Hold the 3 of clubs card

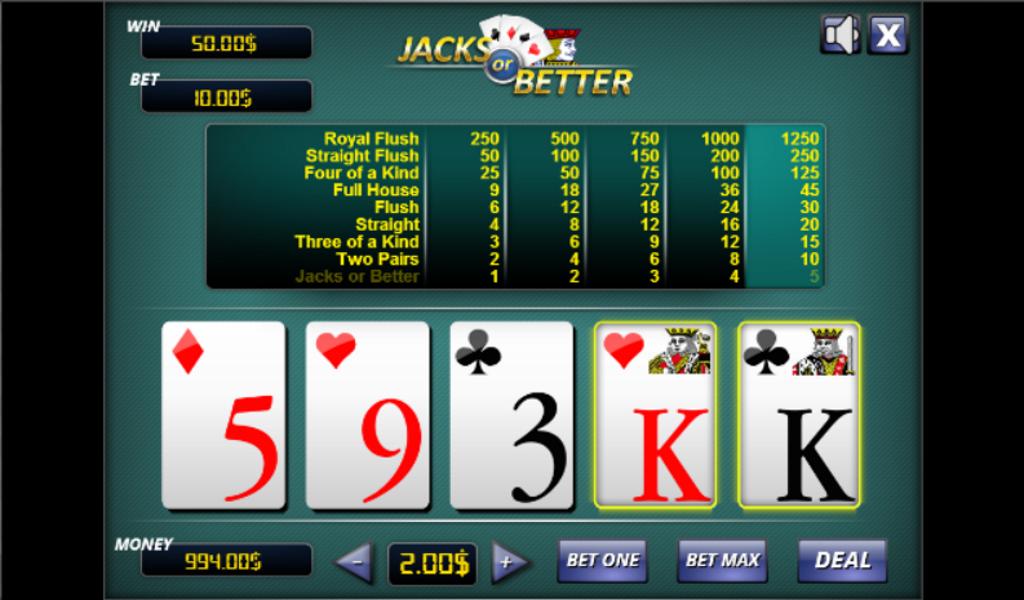[x=512, y=415]
